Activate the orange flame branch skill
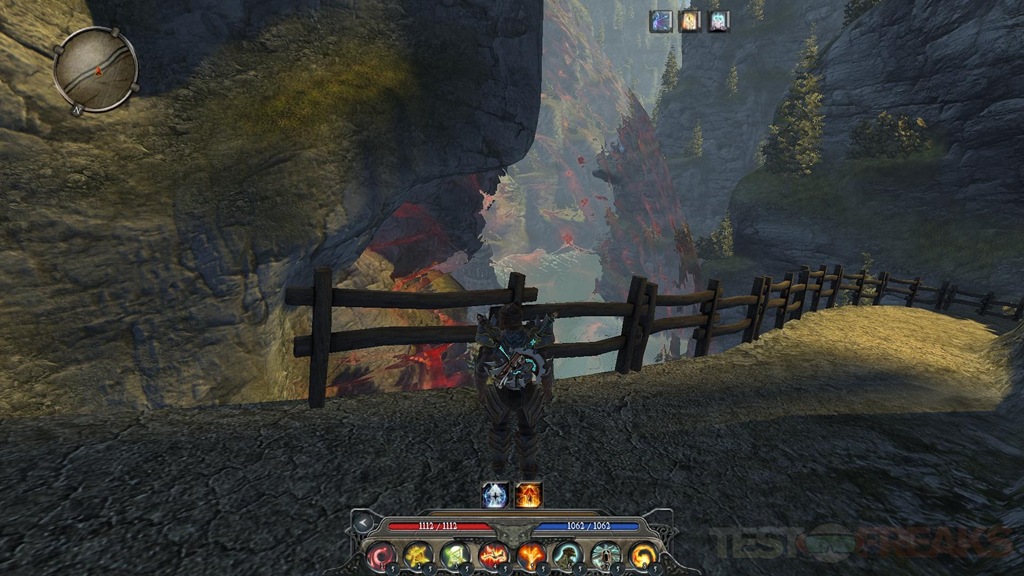Screen dimensions: 1024x576 (530, 555)
